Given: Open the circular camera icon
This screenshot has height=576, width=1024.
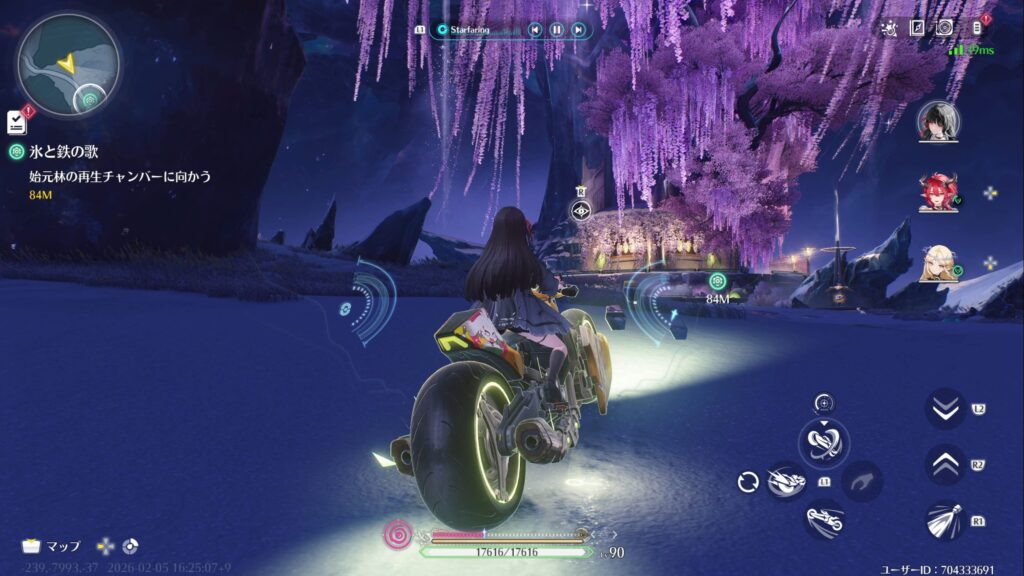Looking at the screenshot, I should (x=944, y=28).
